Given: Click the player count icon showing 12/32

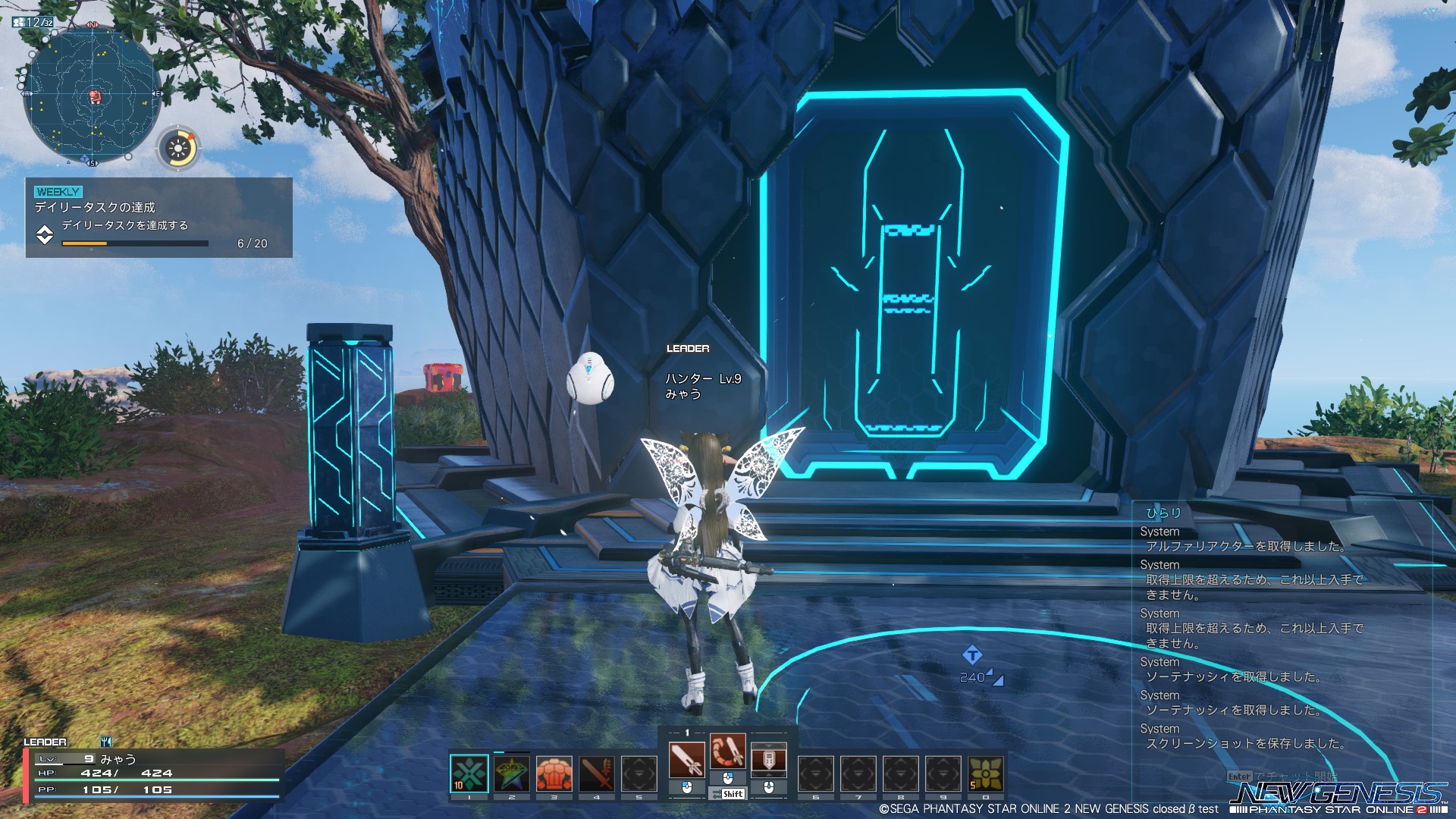Looking at the screenshot, I should (33, 22).
